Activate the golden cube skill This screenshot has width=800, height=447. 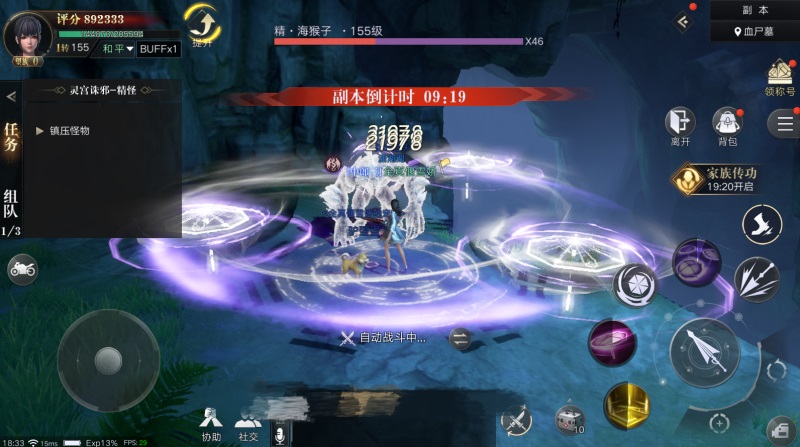click(627, 405)
